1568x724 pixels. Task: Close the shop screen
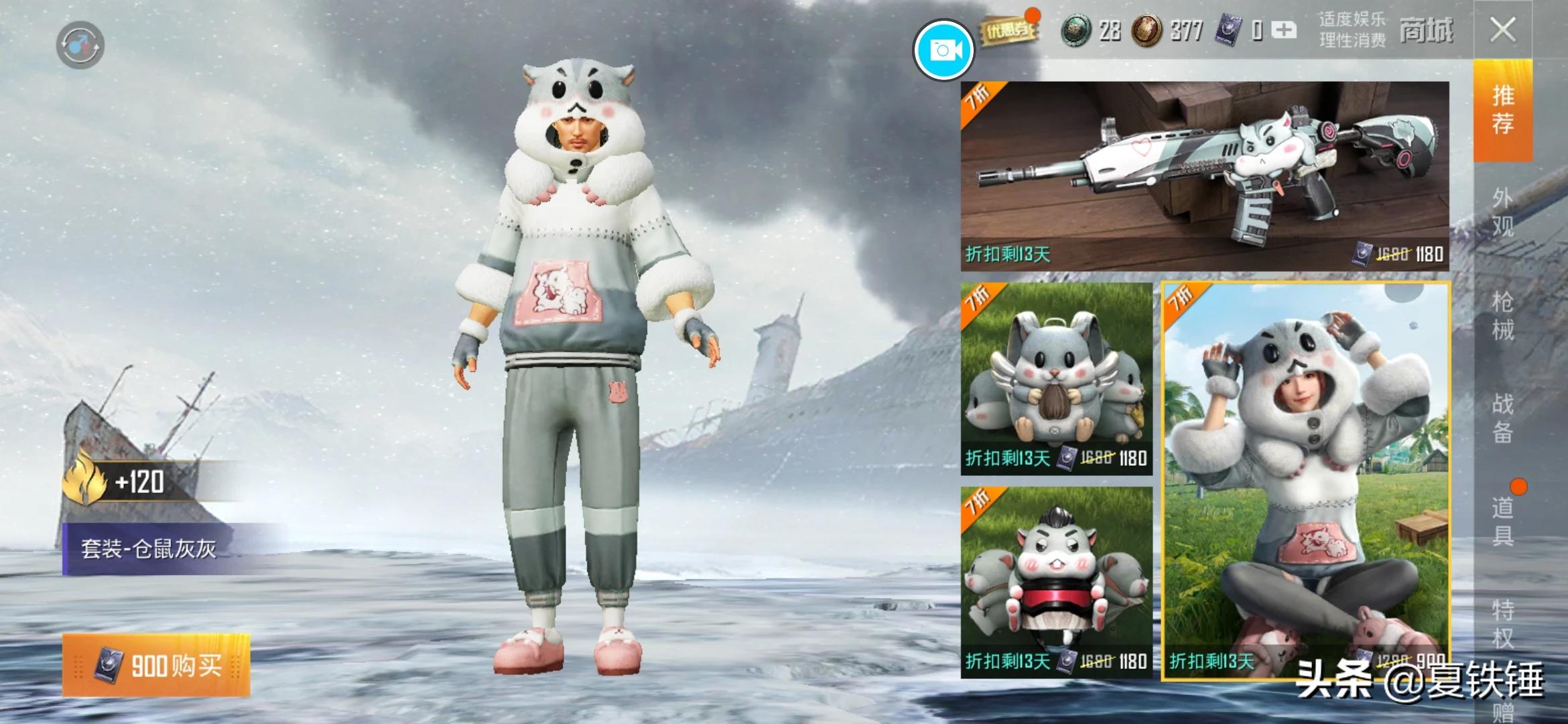[x=1502, y=30]
